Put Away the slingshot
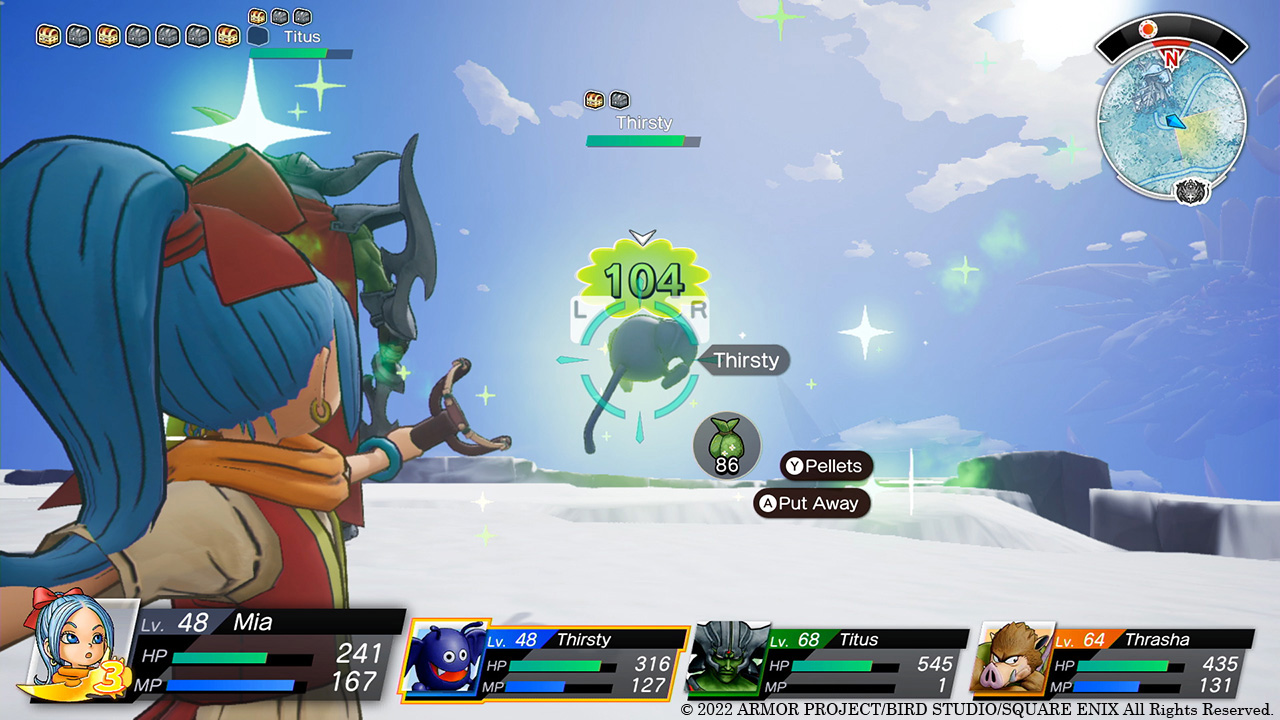The image size is (1280, 720). [812, 503]
